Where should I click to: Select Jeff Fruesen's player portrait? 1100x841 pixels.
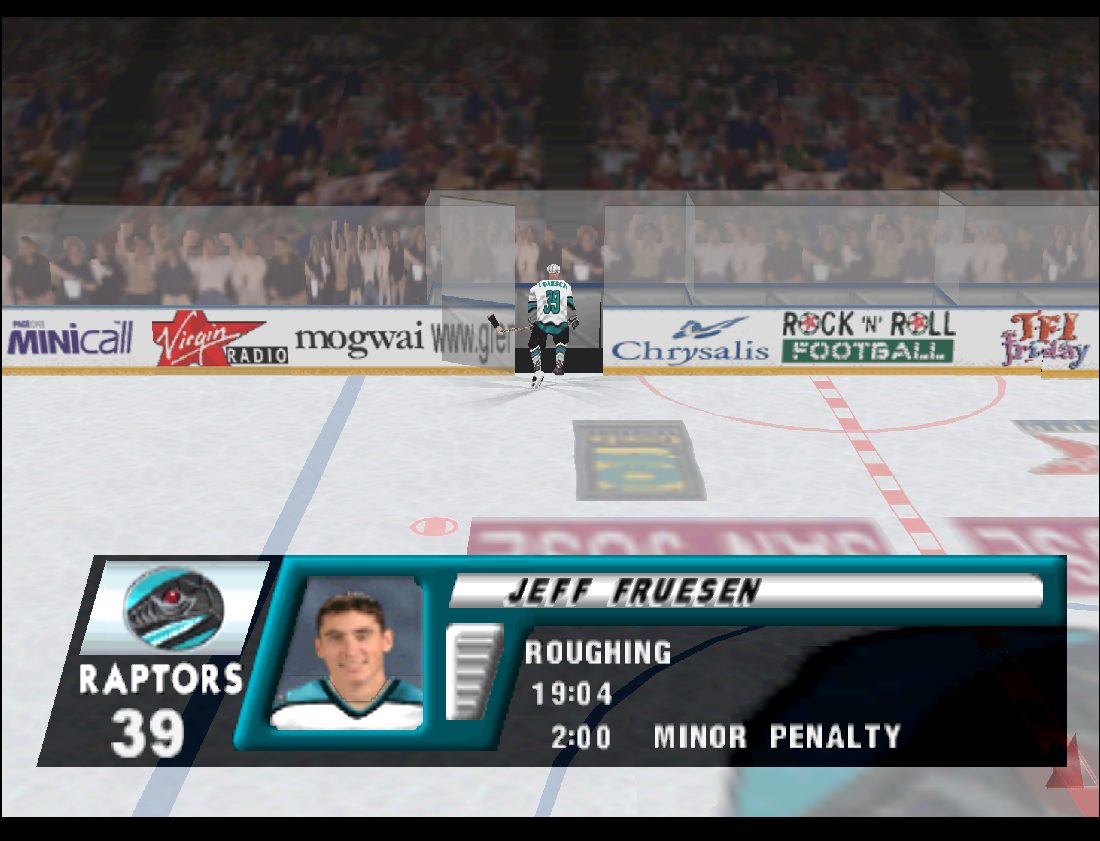348,653
